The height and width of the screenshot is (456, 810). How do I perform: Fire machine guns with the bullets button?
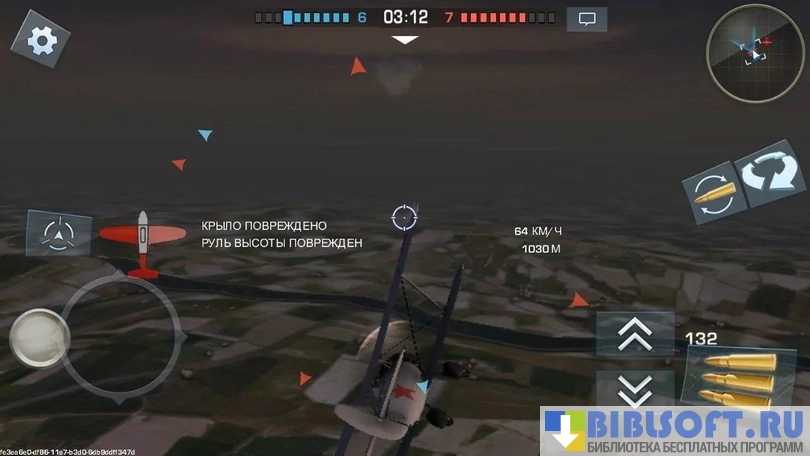point(738,376)
